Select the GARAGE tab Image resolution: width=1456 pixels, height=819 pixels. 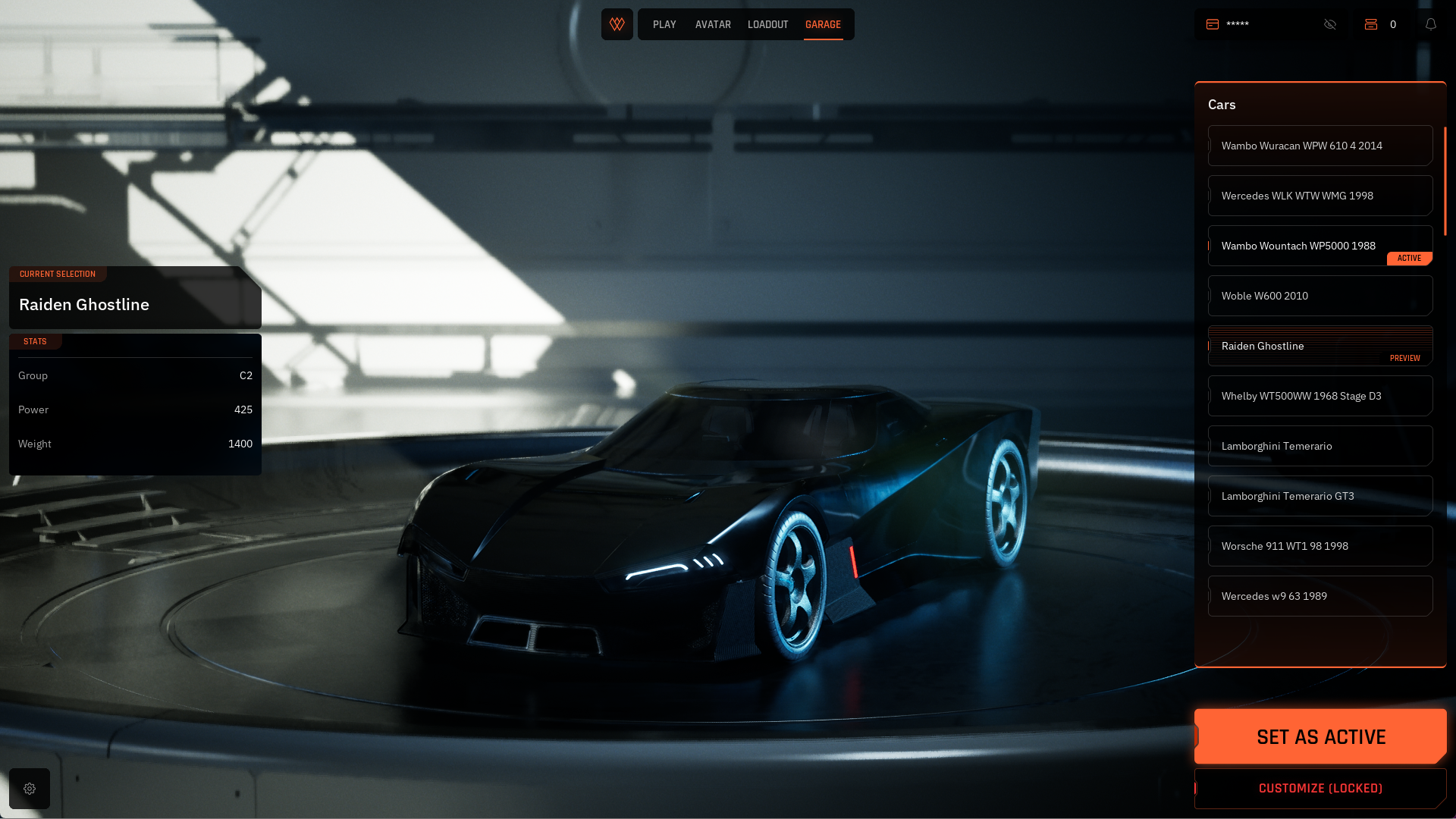823,24
